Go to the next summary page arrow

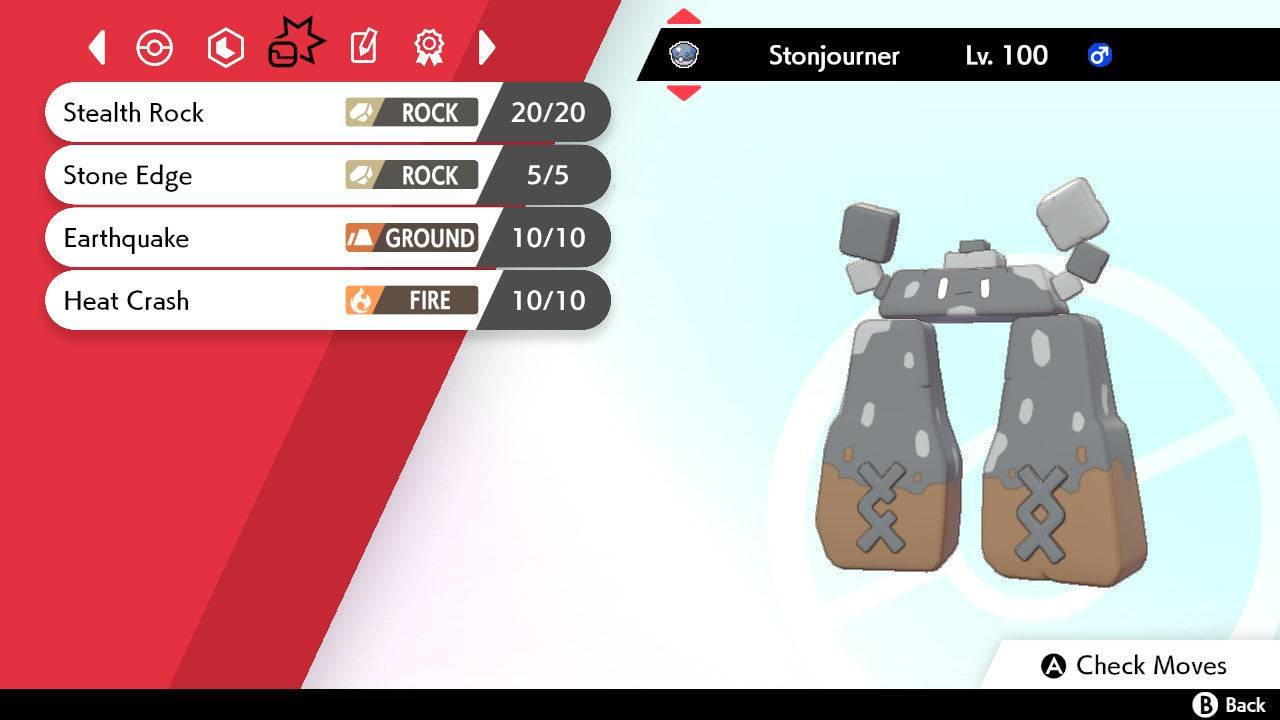click(487, 47)
